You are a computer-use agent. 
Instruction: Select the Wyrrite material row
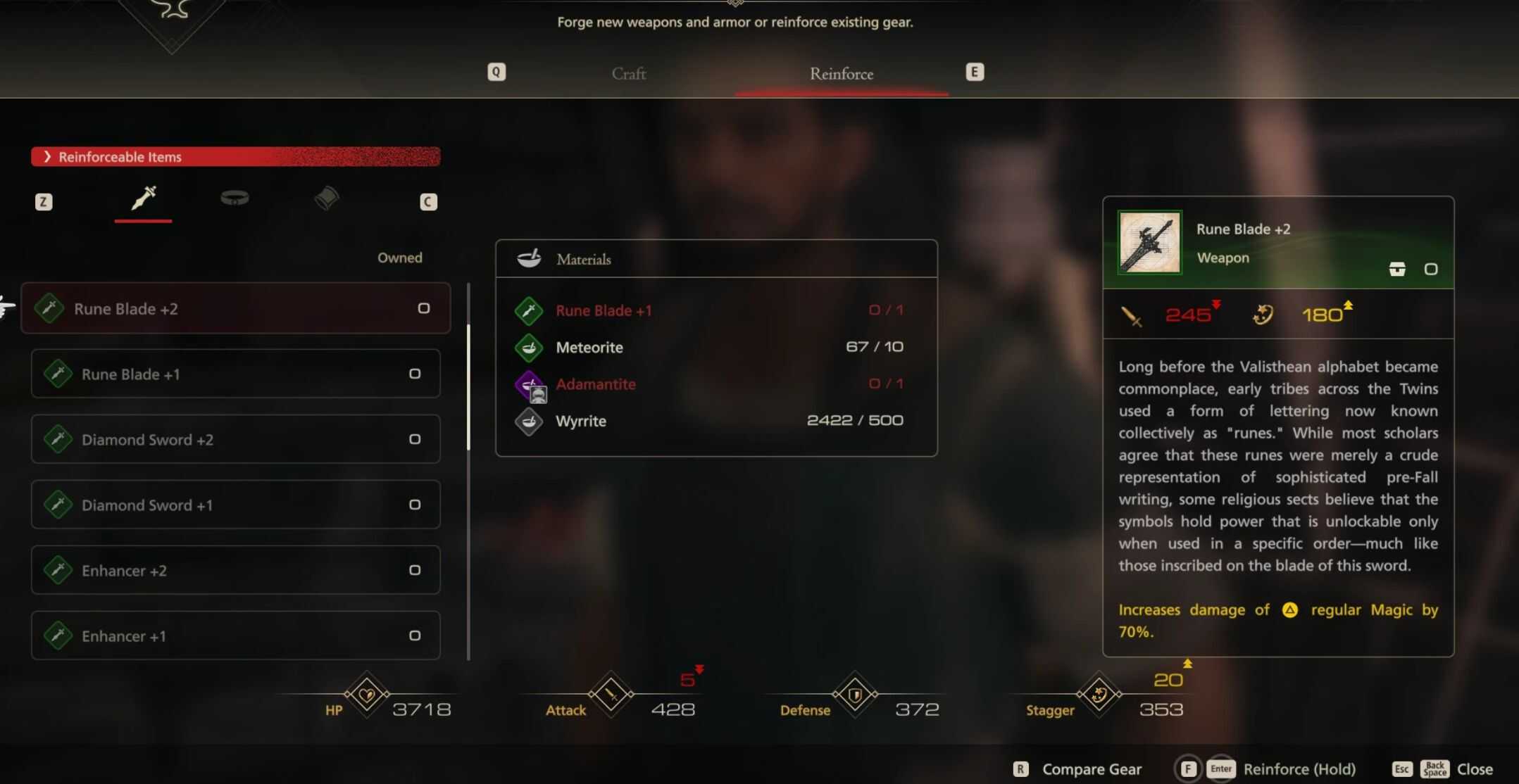pos(715,421)
